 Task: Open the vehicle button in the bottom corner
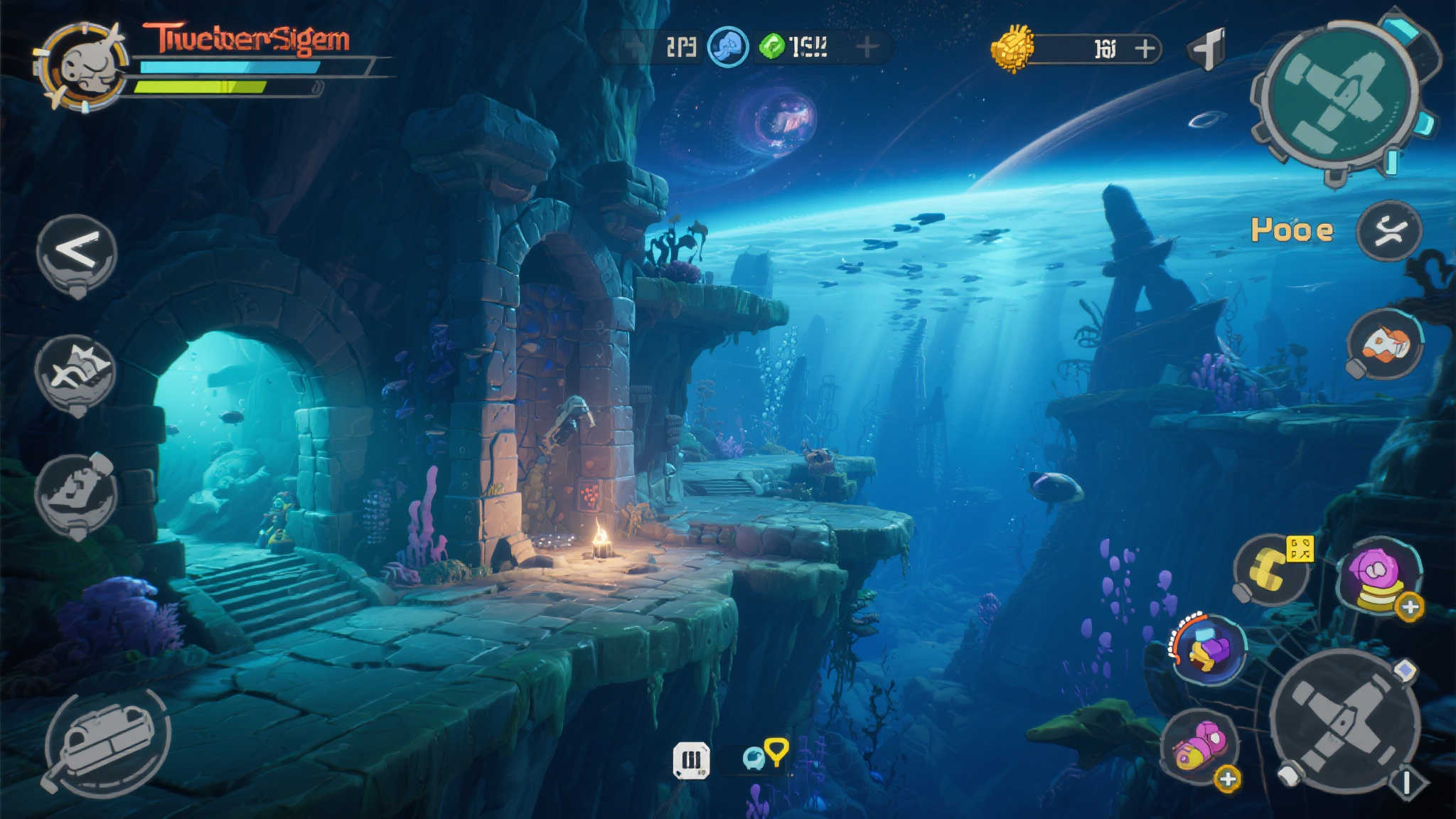tap(107, 742)
